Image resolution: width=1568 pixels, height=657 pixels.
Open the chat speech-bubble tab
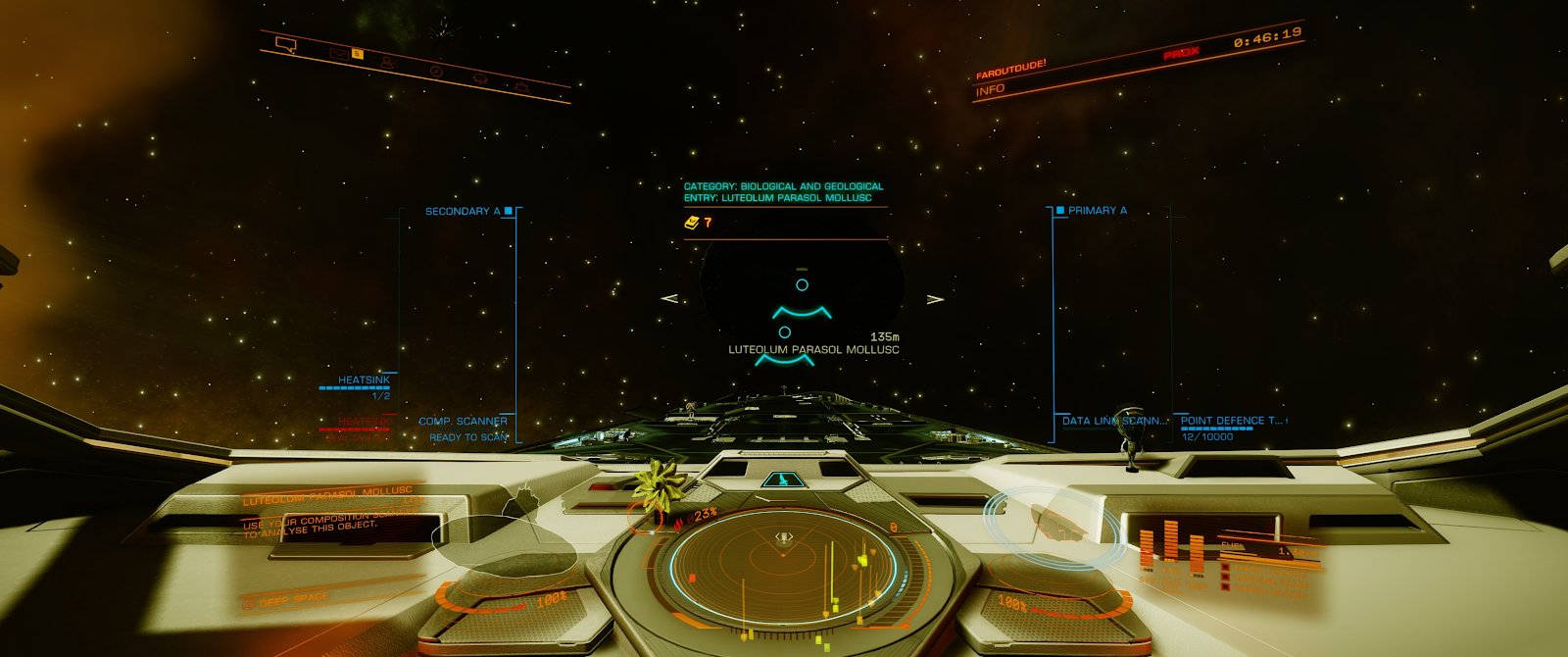286,44
